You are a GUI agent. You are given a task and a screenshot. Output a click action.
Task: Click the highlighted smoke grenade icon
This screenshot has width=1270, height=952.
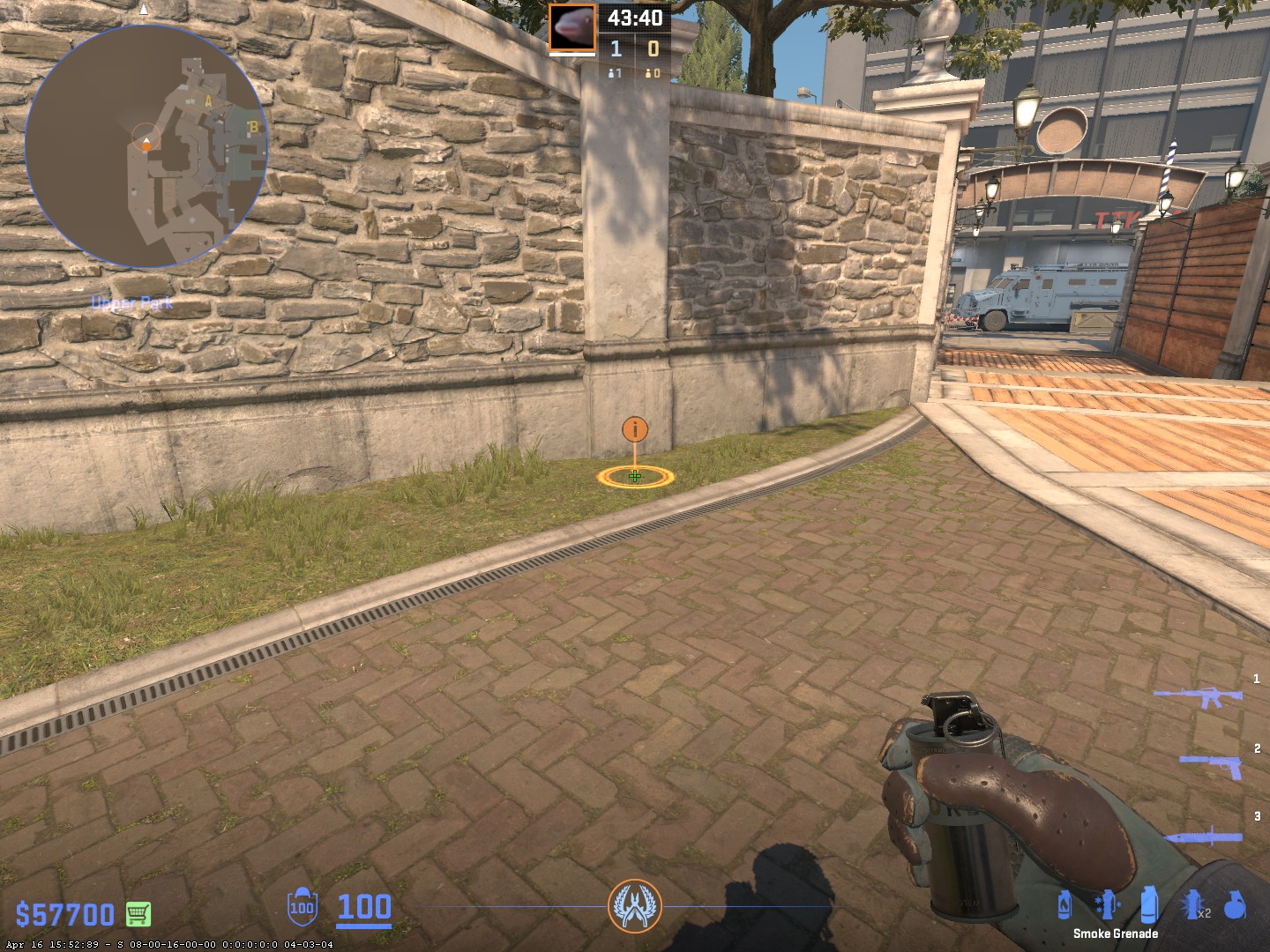1148,904
